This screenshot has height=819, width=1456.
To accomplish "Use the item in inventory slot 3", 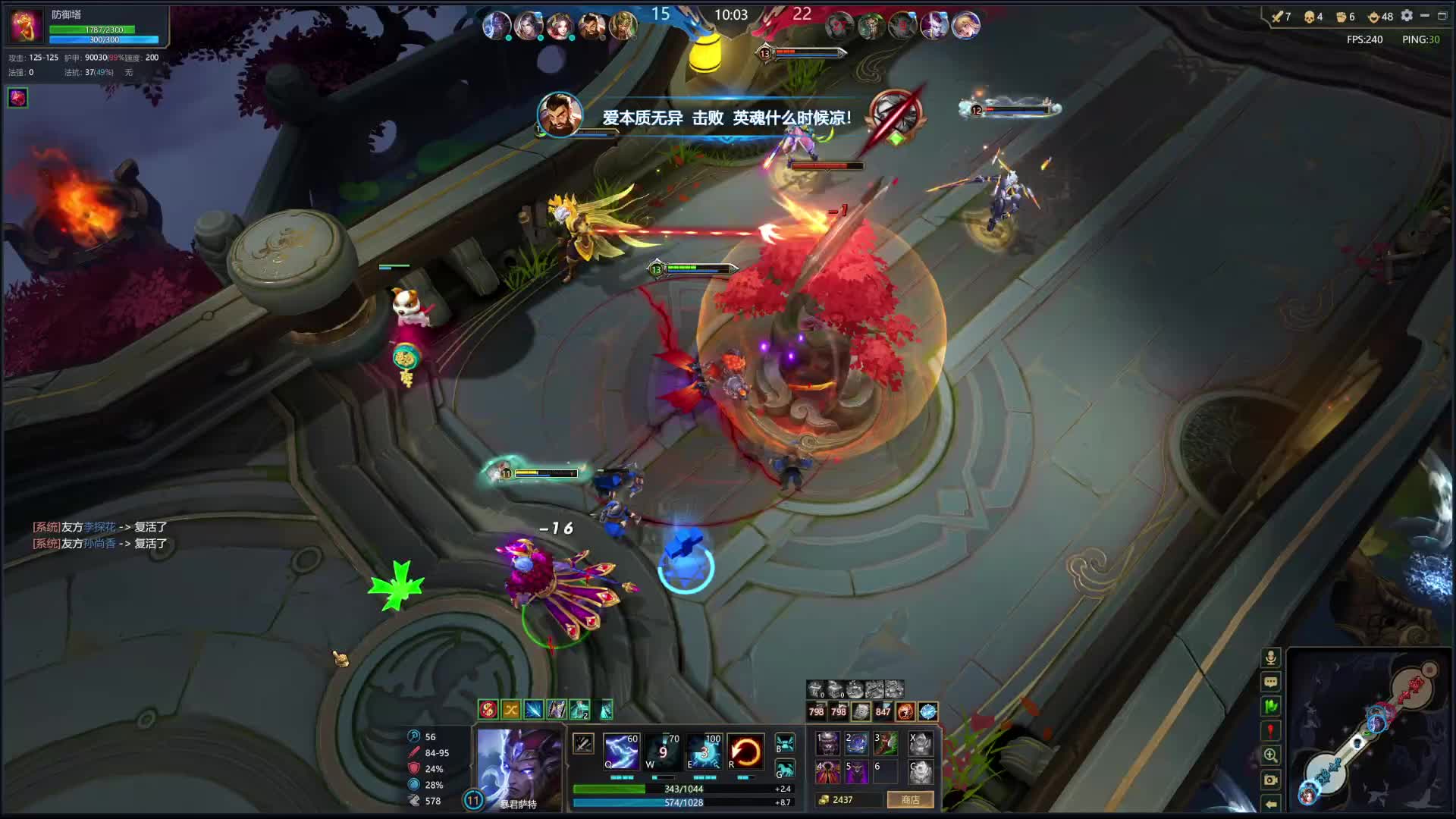I will coord(886,743).
